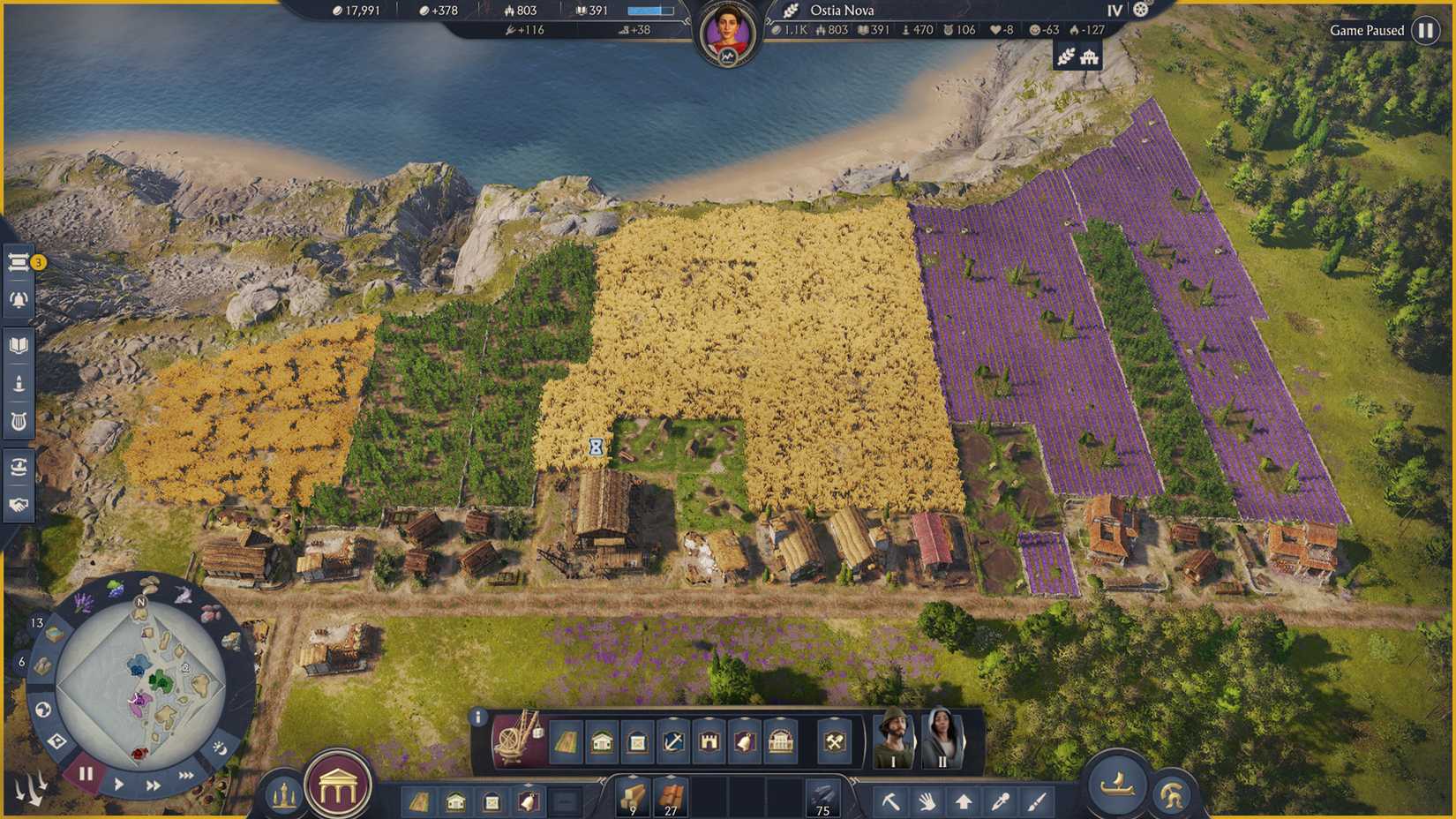Open the quest scroll with badge 3
This screenshot has width=1456, height=819.
19,261
